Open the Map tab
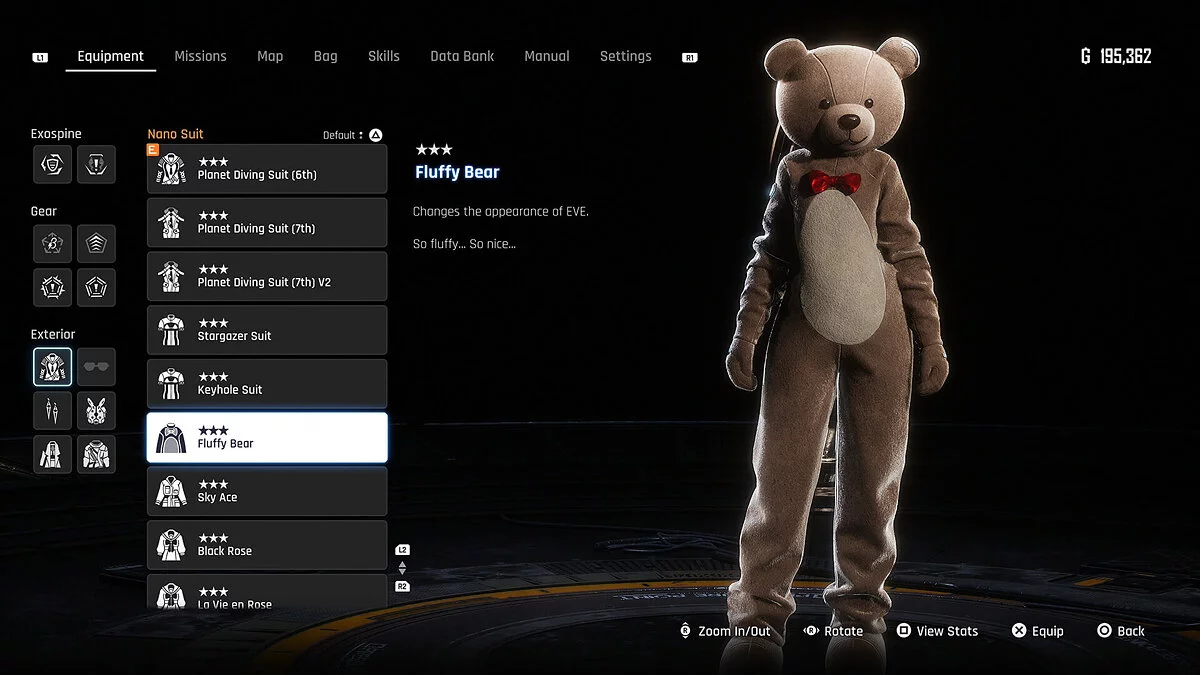Viewport: 1200px width, 675px height. 270,56
